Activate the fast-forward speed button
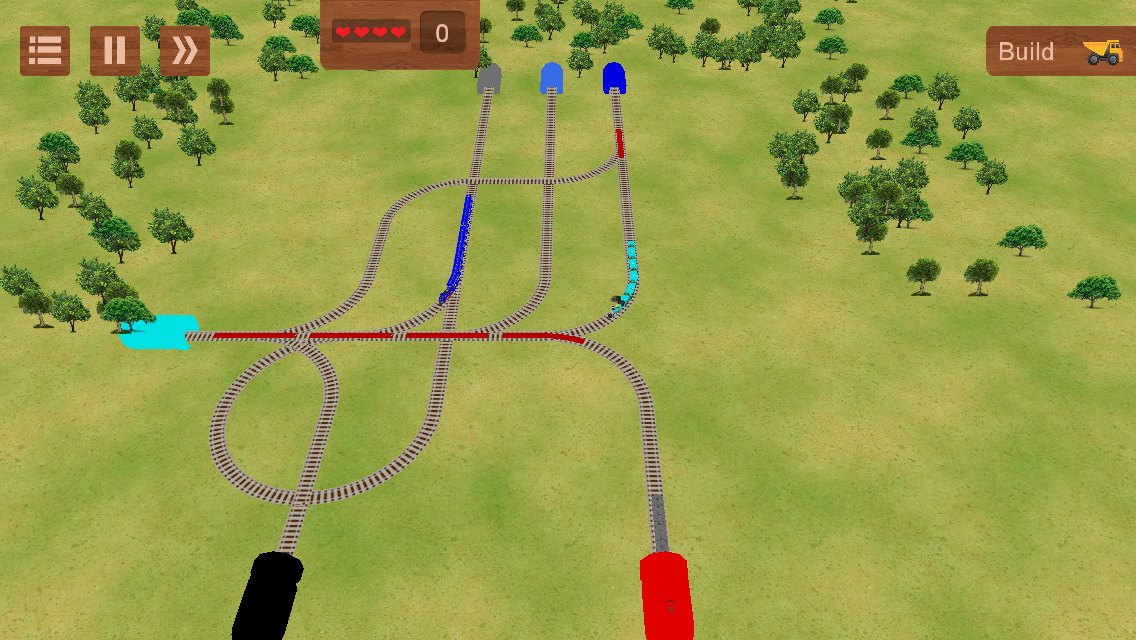 tap(185, 51)
